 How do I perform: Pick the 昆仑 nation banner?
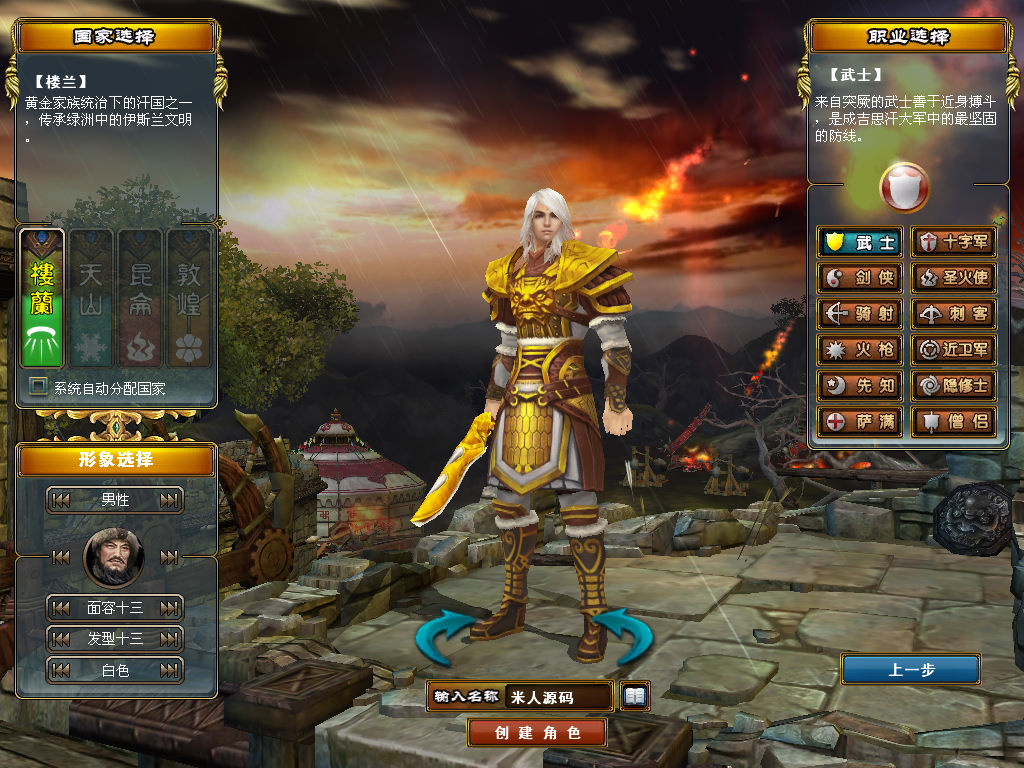coord(140,298)
